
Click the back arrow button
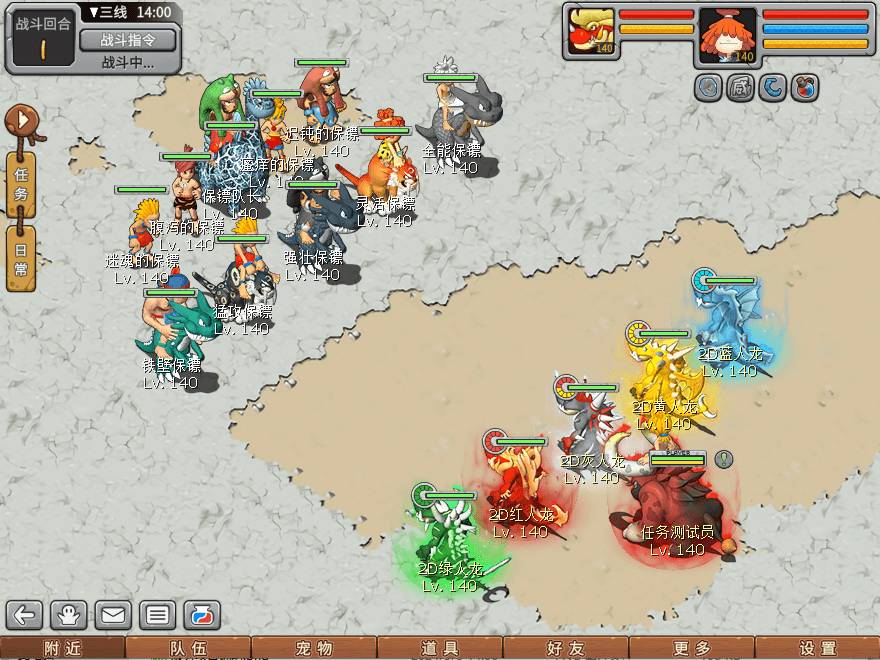(25, 615)
